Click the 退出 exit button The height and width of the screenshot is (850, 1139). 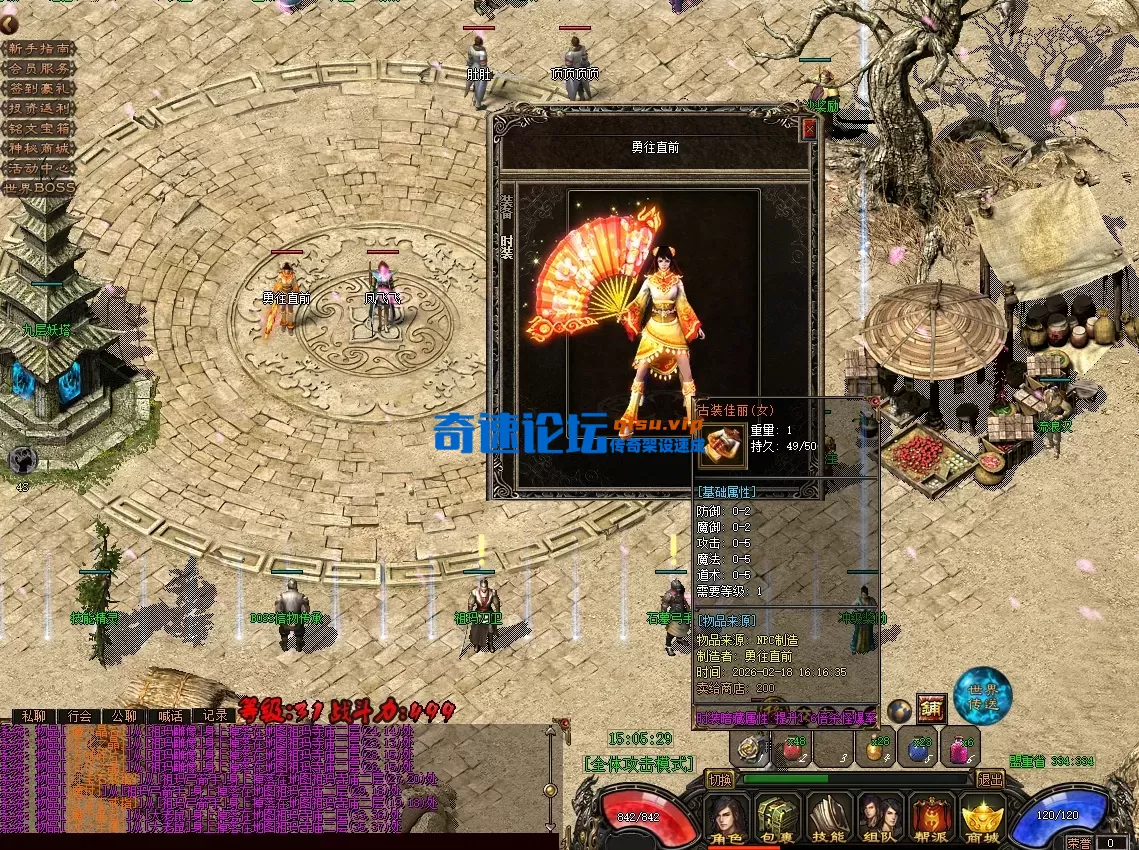990,779
